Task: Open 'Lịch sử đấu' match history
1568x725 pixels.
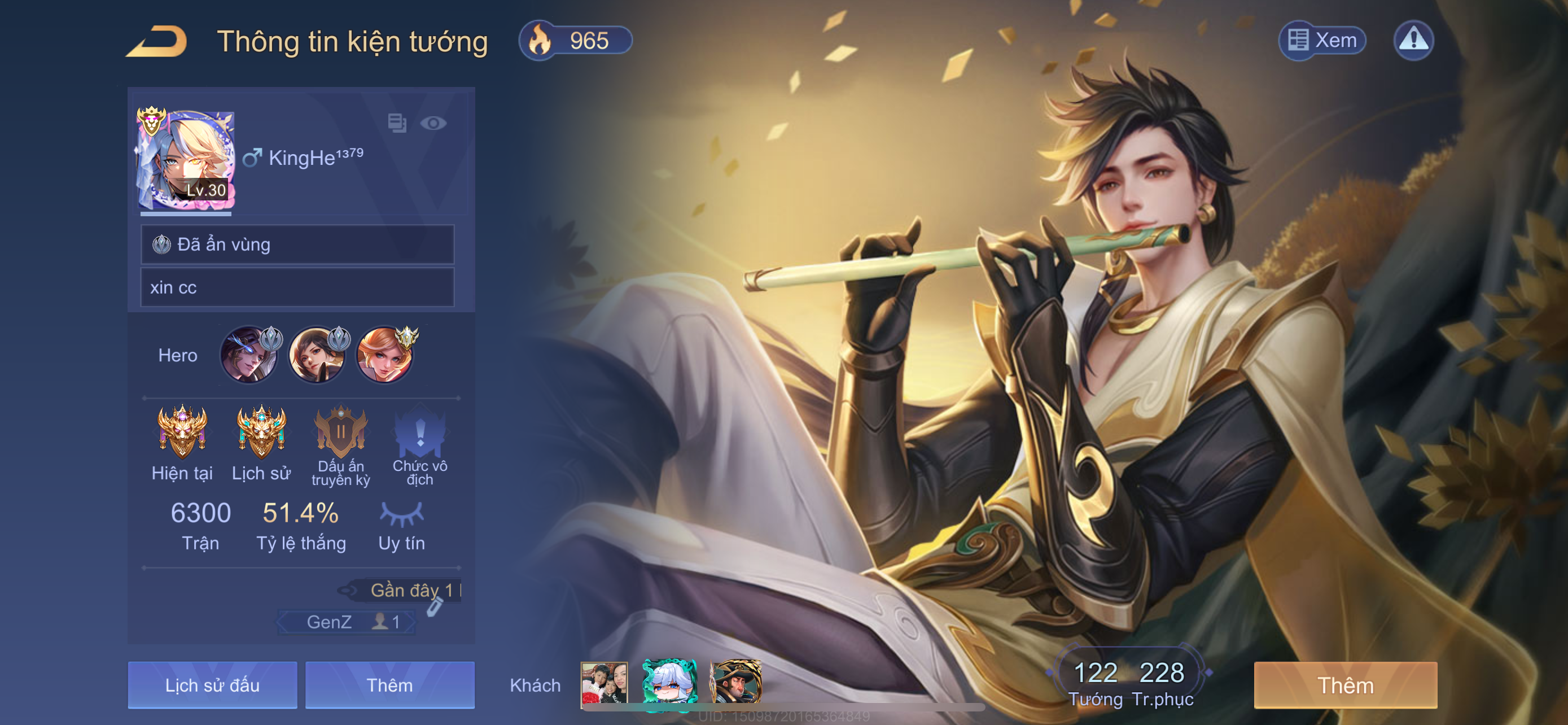Action: click(212, 685)
